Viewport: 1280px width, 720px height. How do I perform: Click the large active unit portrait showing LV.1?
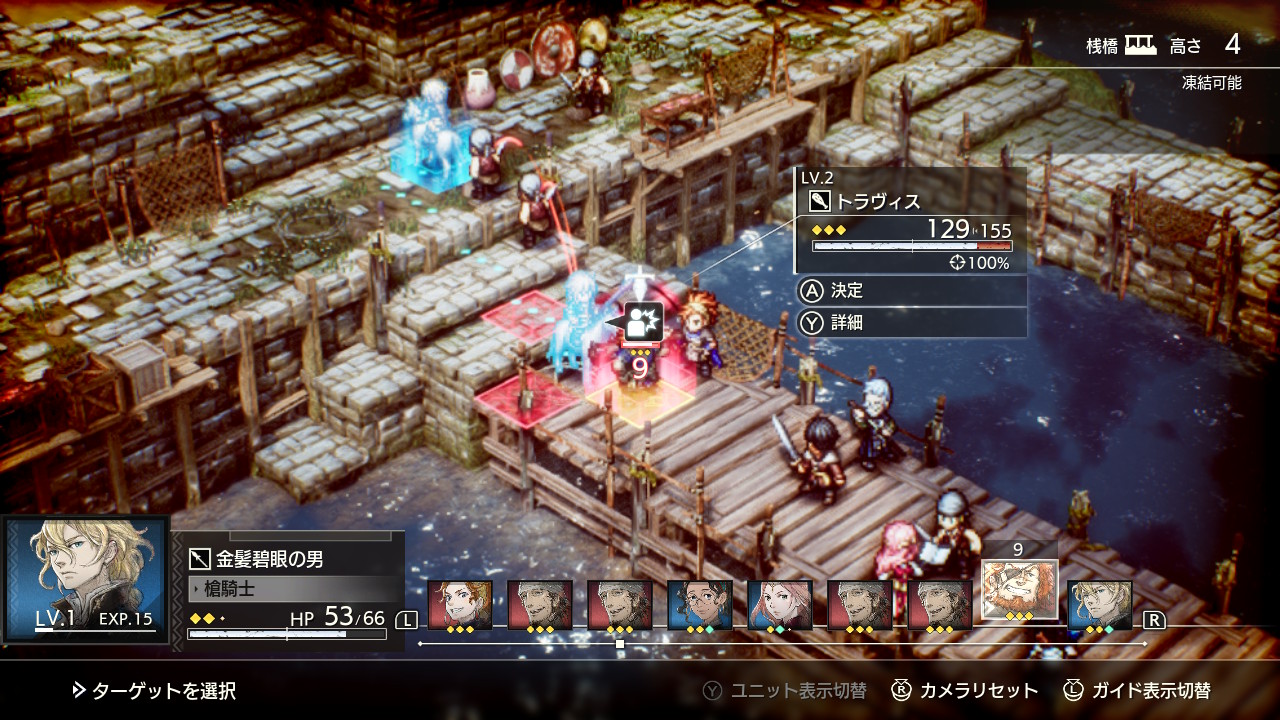coord(86,580)
